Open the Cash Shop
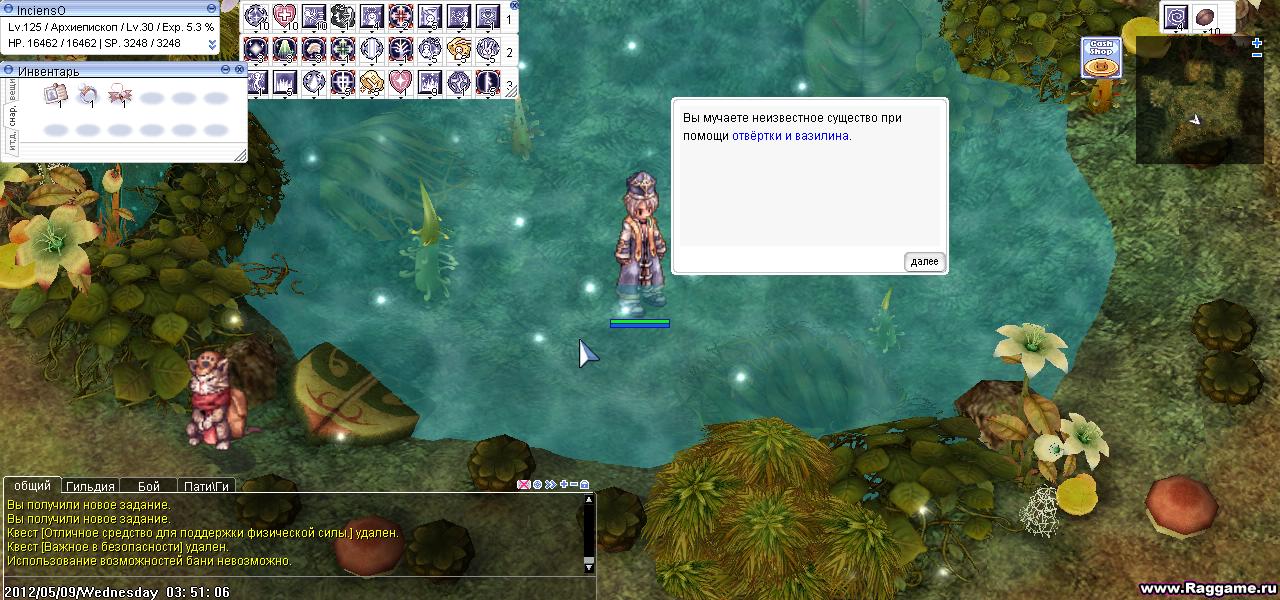Viewport: 1280px width, 600px height. pos(1101,58)
